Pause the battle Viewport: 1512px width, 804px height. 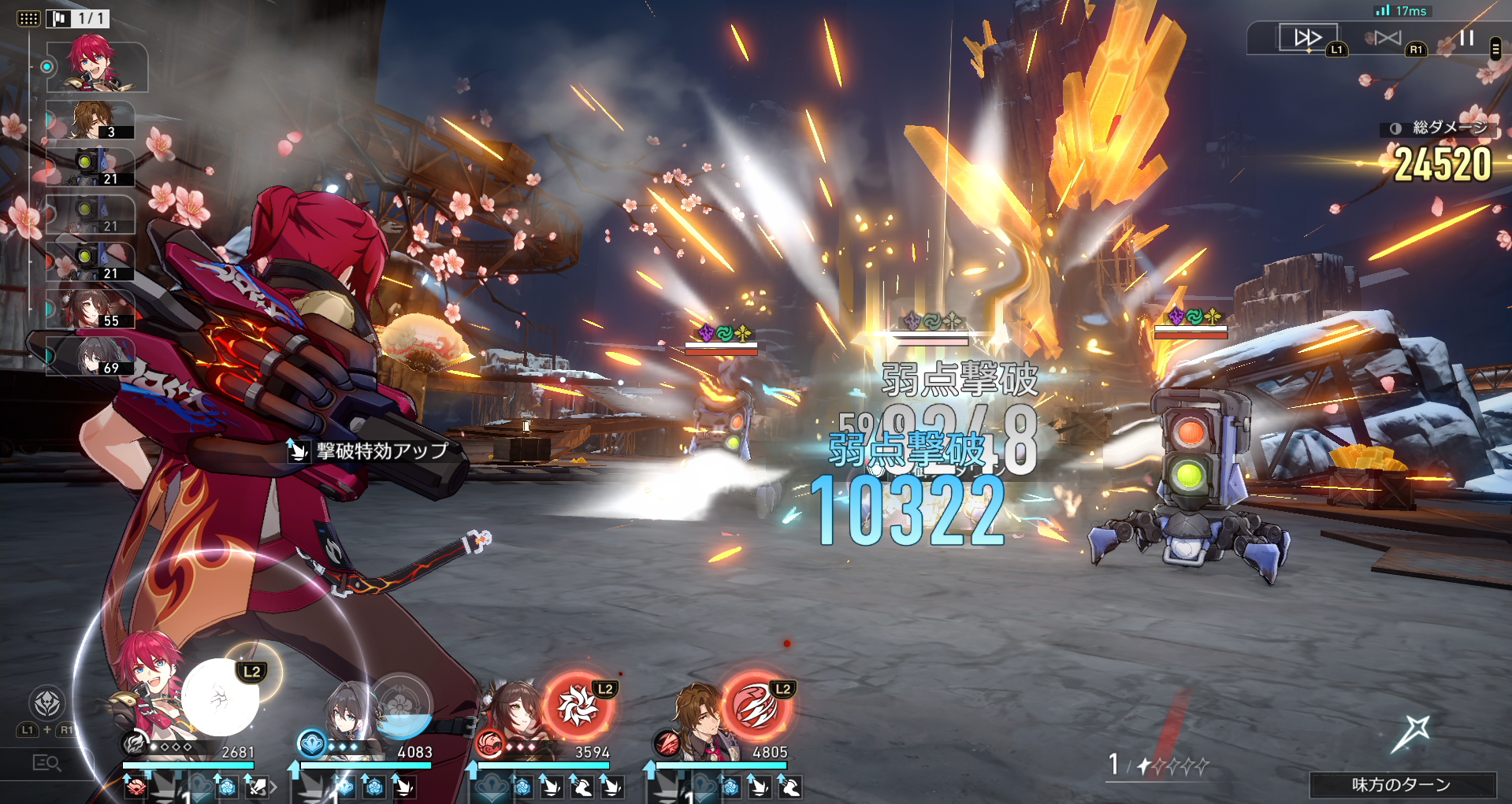(x=1466, y=38)
